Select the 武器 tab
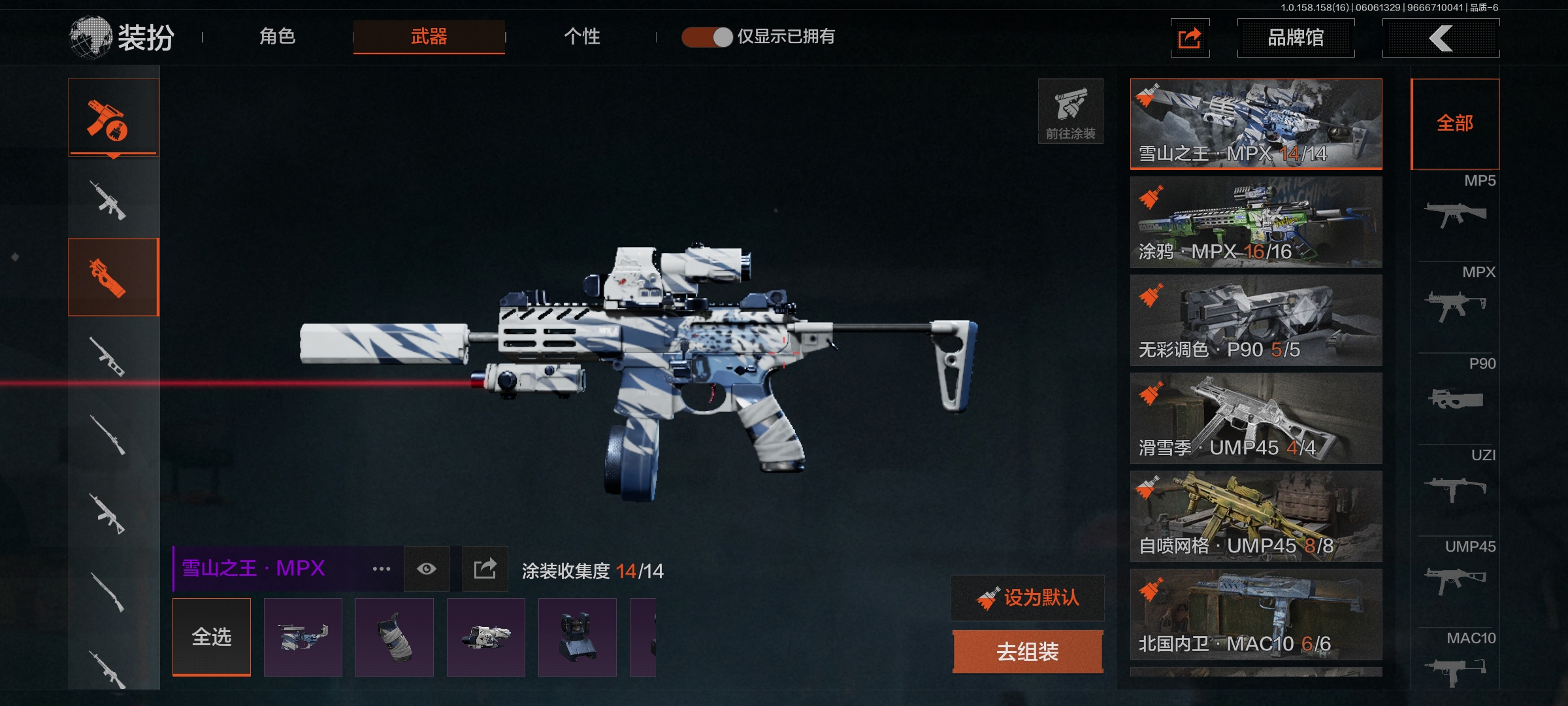Screen dimensions: 1568x706 (429, 37)
